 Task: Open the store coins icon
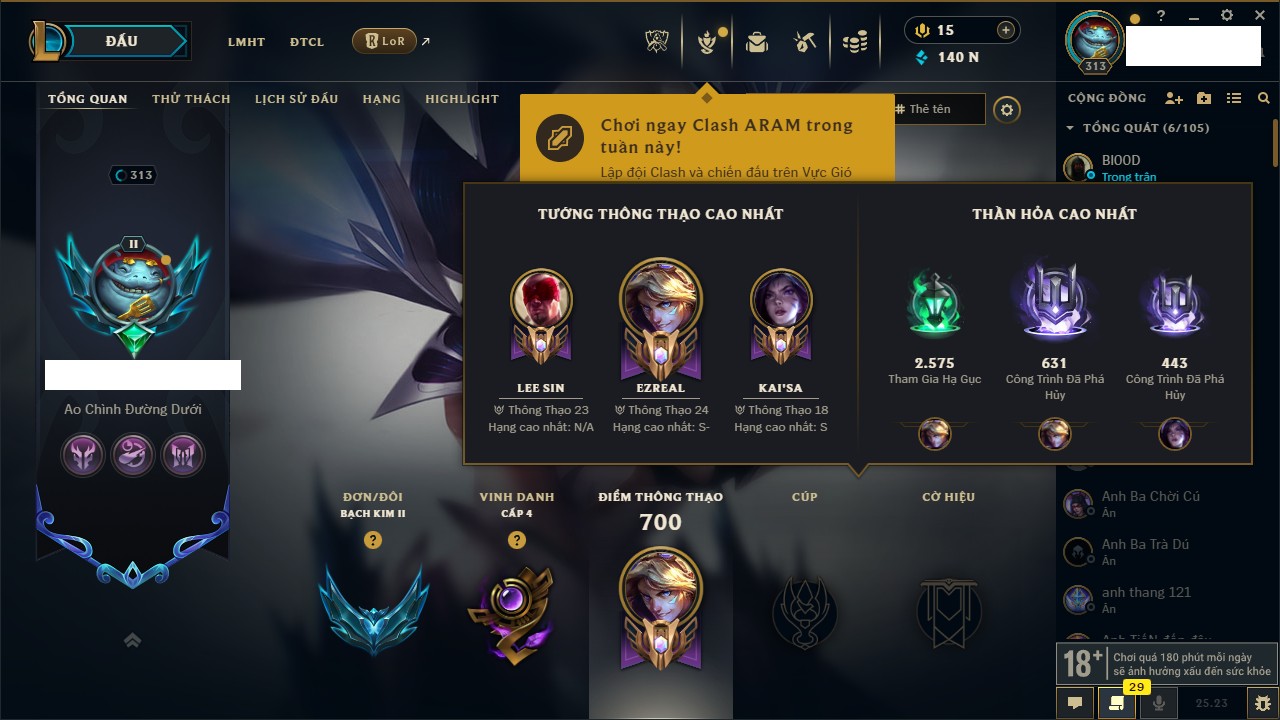point(855,42)
